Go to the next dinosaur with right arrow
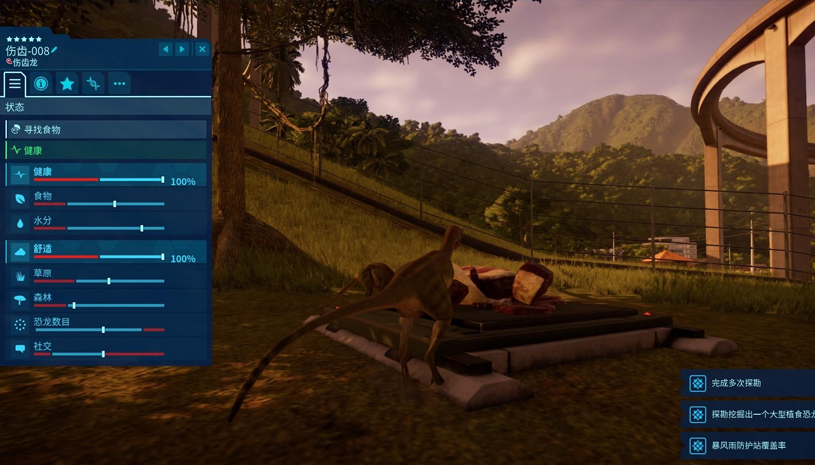 click(x=182, y=49)
